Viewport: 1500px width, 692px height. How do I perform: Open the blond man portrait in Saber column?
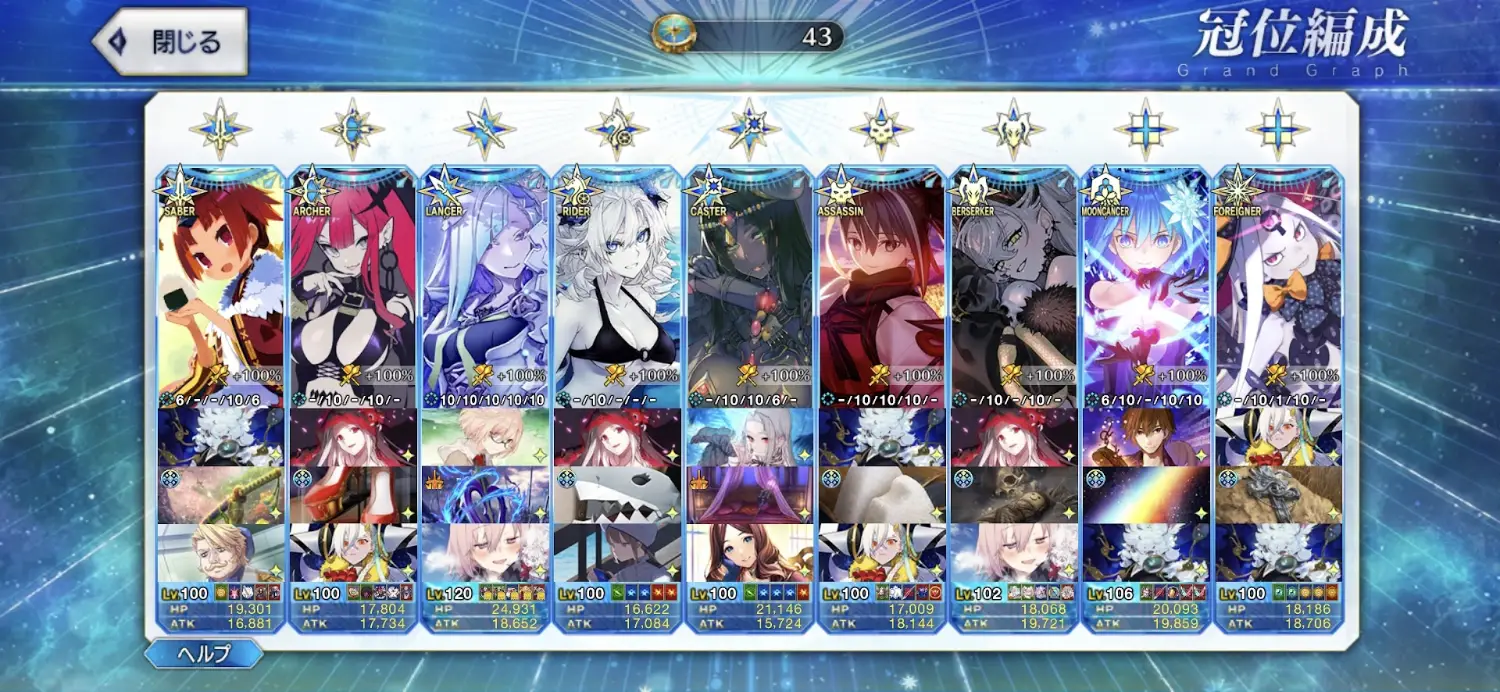coord(220,553)
